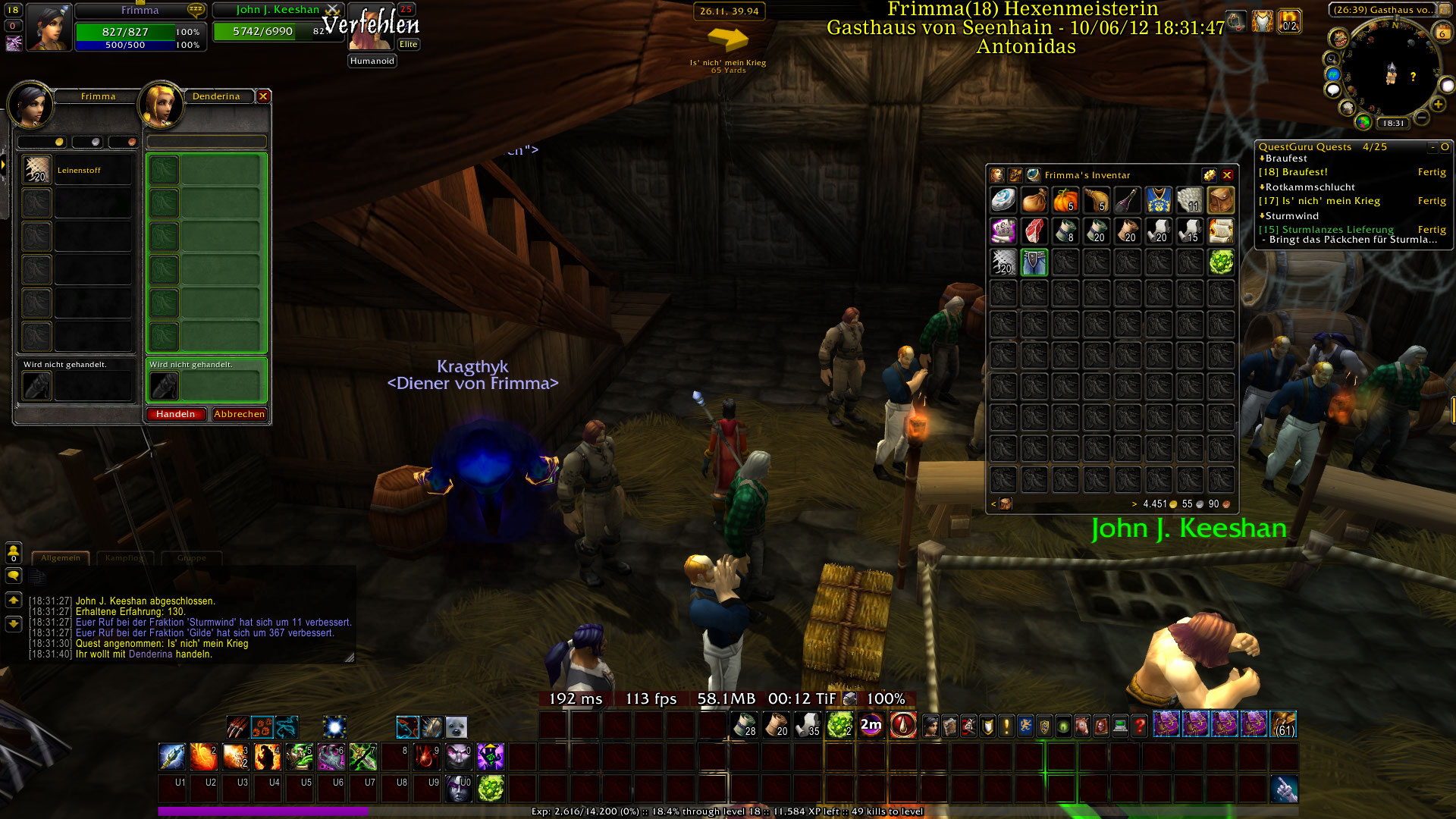This screenshot has width=1456, height=819.
Task: Zoom in the minimap with the plus button
Action: tap(1438, 105)
